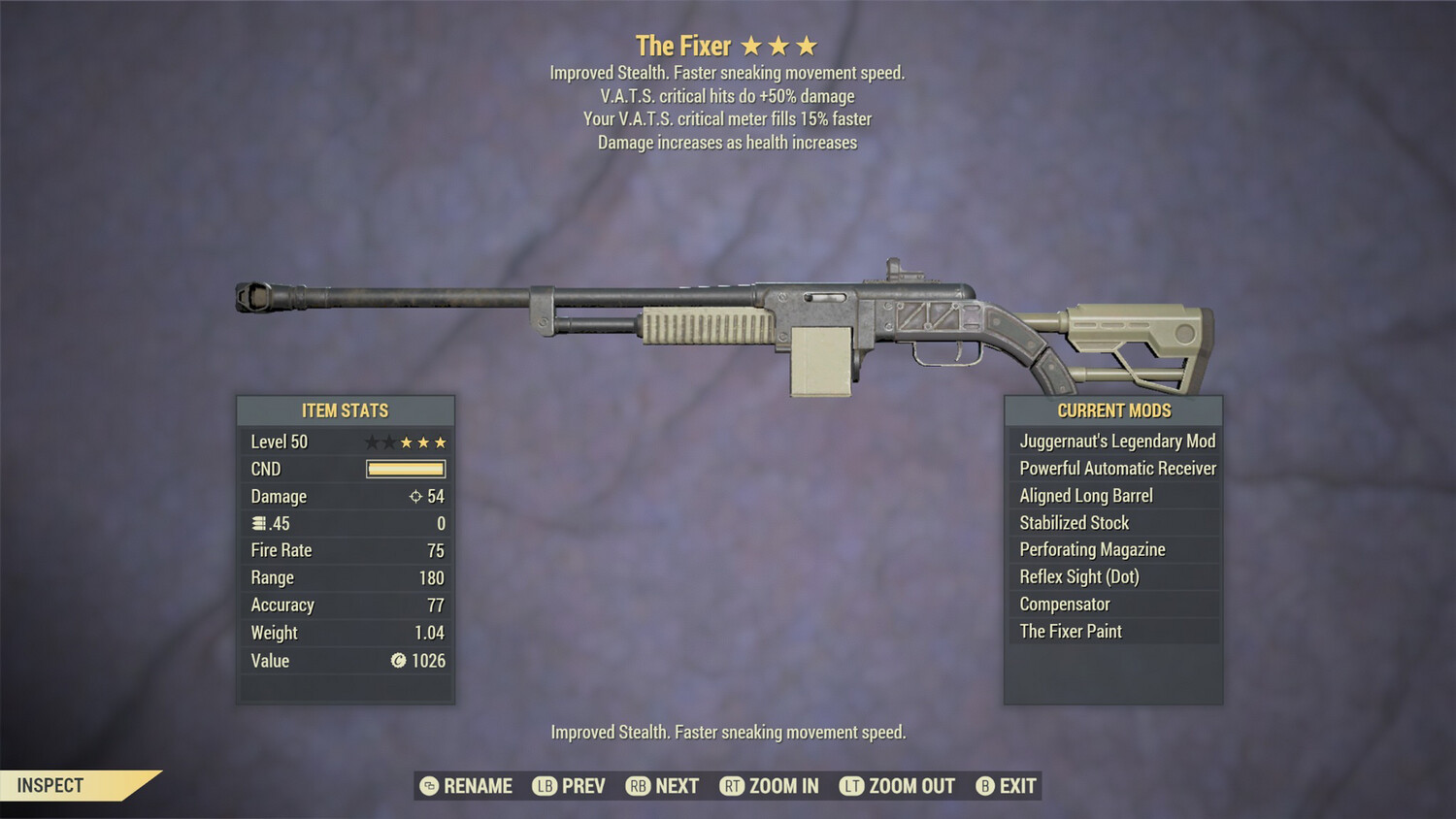The height and width of the screenshot is (819, 1456).
Task: Click the RENAME button
Action: pos(478,786)
